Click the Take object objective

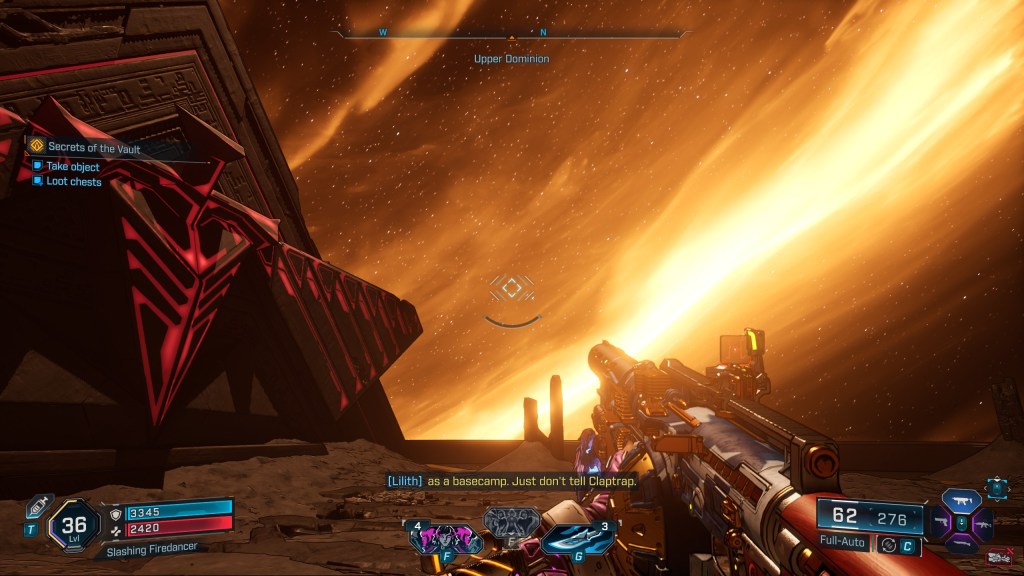72,167
